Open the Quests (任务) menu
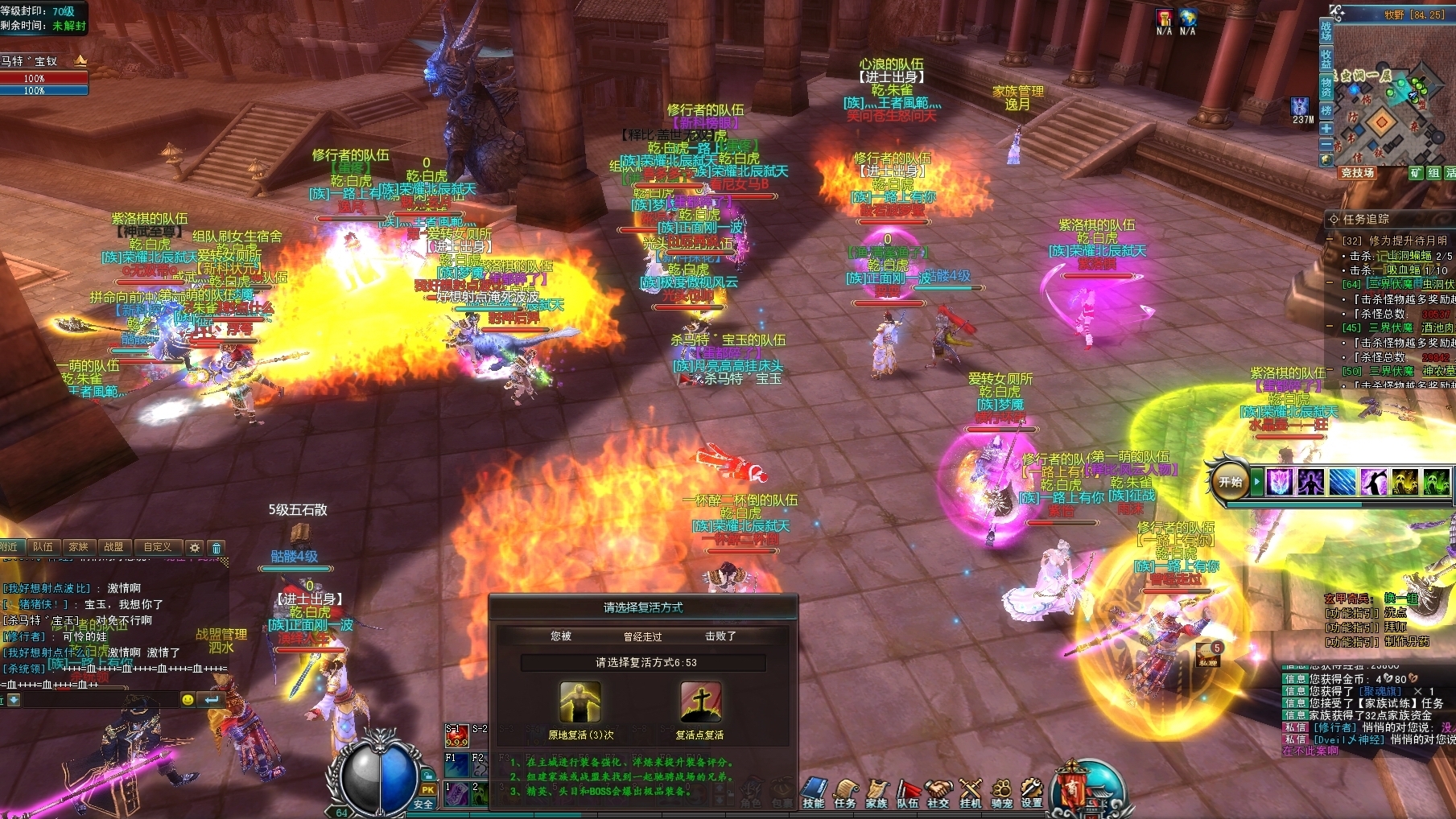 click(845, 792)
